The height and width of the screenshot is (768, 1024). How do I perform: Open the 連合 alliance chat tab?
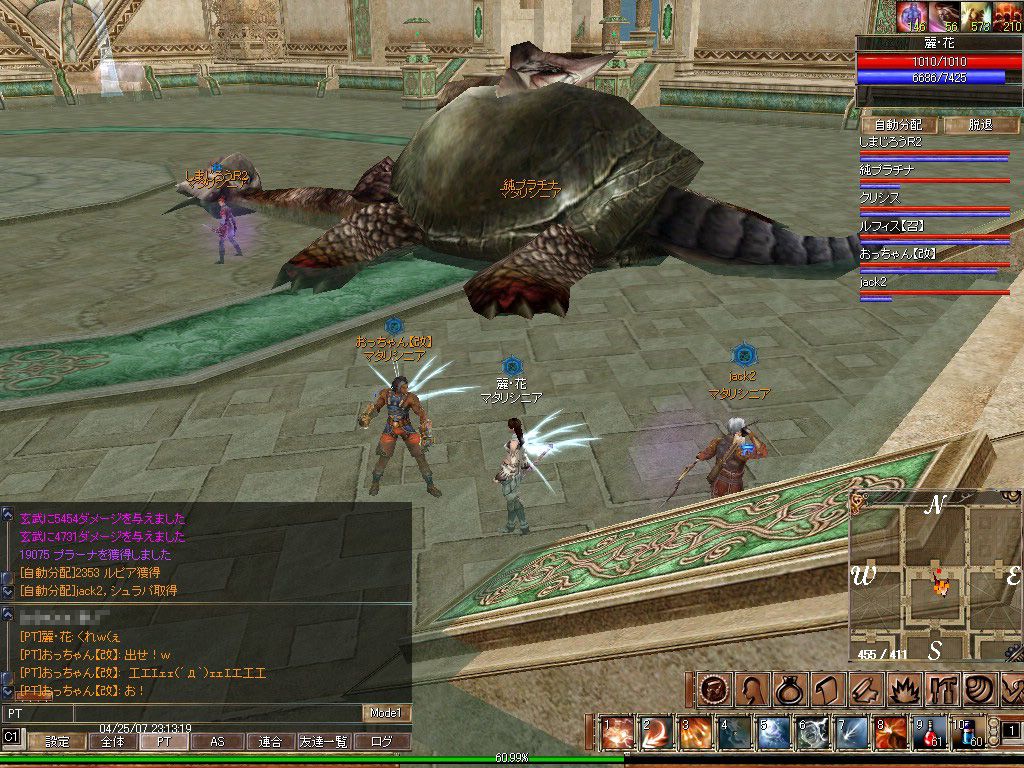270,742
